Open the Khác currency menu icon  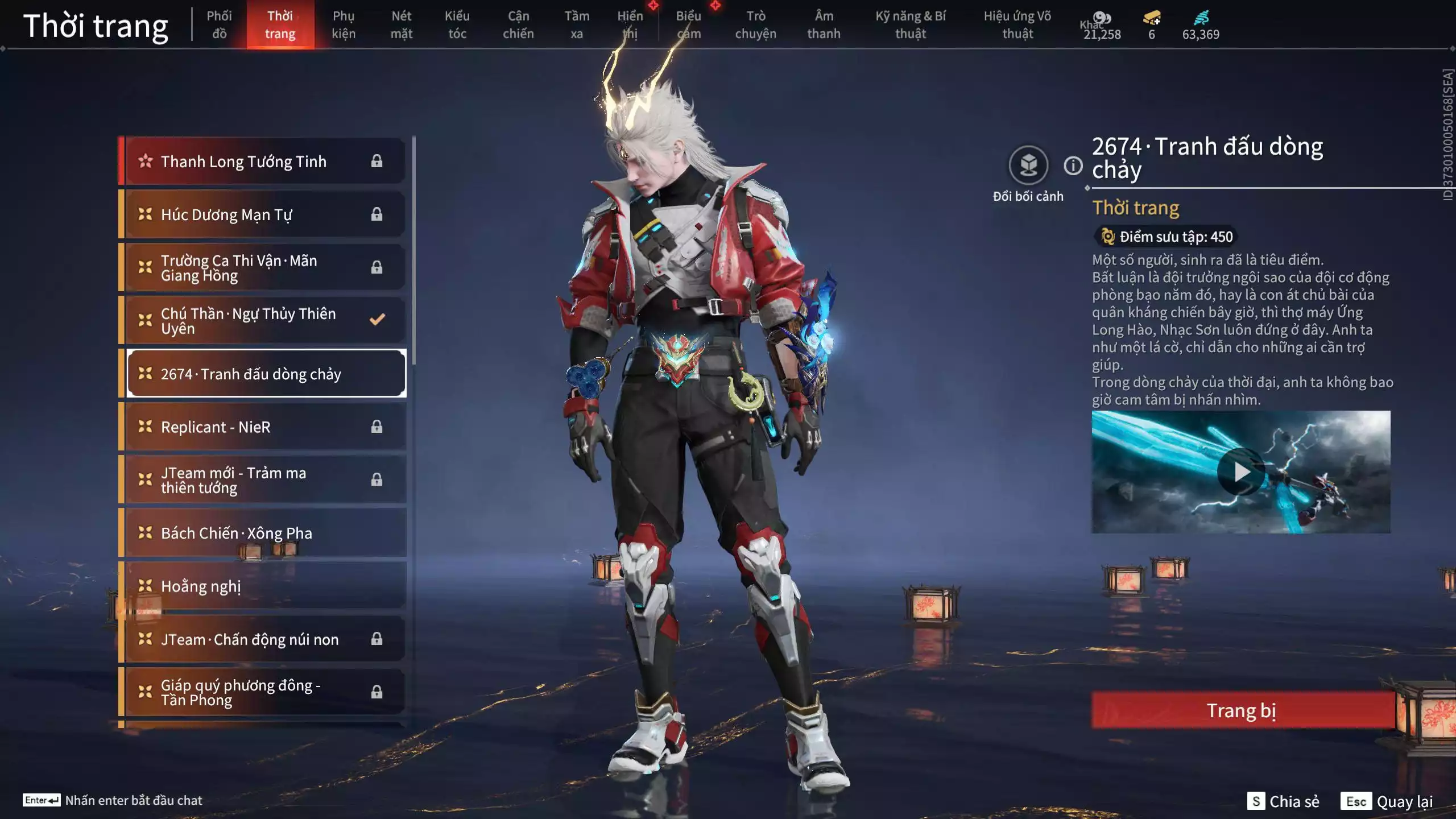pyautogui.click(x=1102, y=18)
